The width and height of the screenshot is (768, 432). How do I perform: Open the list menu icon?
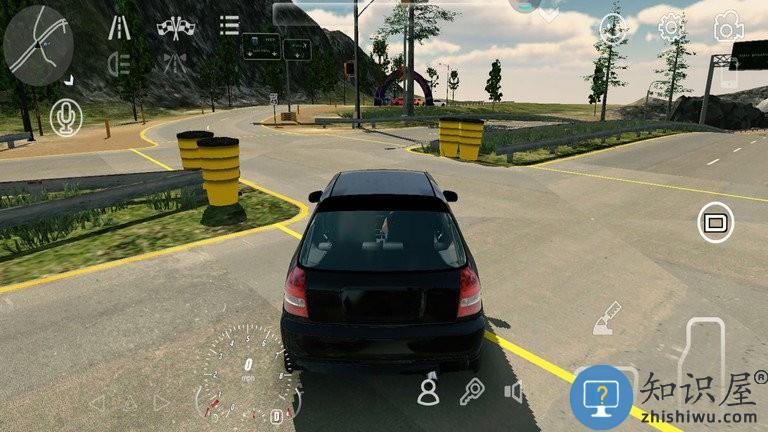click(230, 25)
